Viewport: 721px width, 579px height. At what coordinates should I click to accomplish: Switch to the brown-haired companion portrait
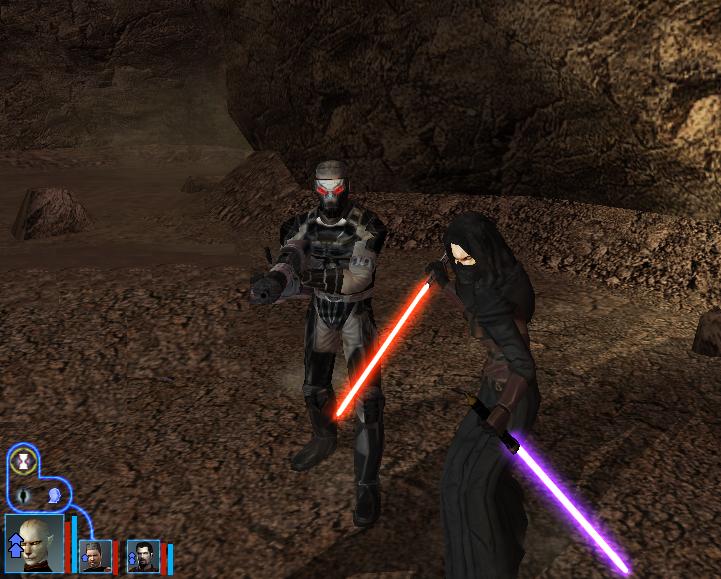[x=95, y=555]
